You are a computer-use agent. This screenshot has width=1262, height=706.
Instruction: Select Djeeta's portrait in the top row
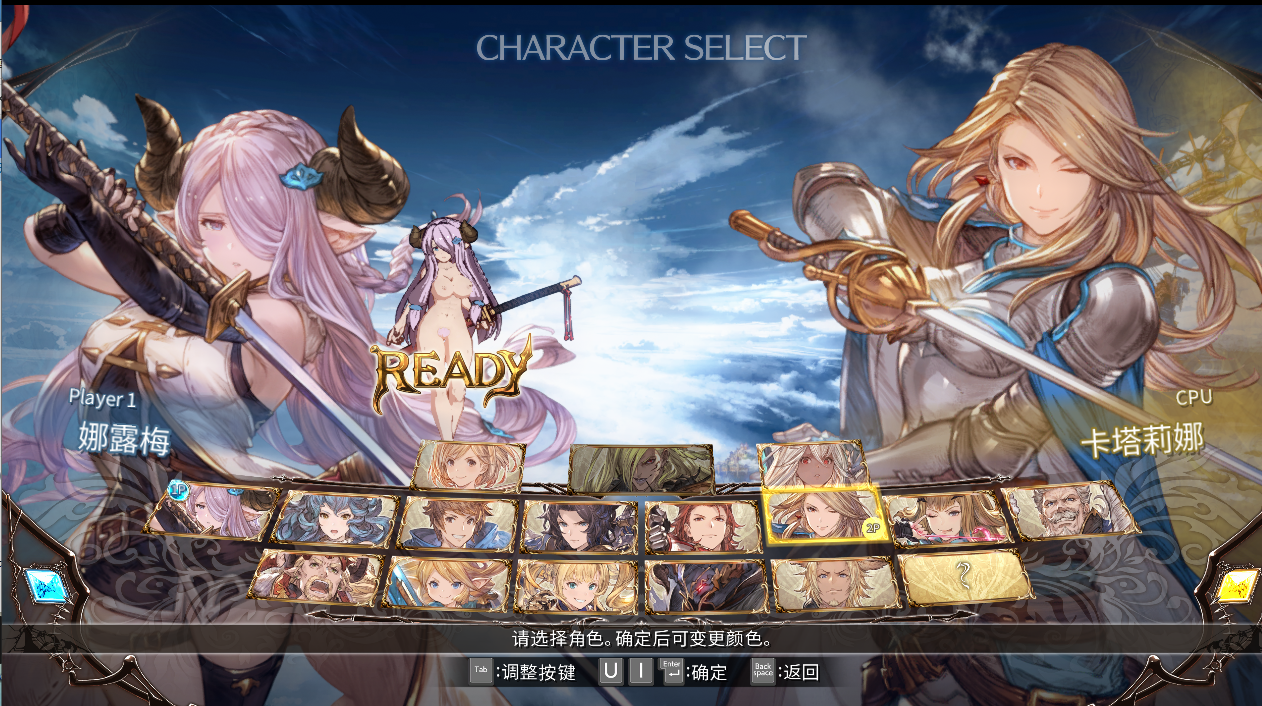(469, 465)
